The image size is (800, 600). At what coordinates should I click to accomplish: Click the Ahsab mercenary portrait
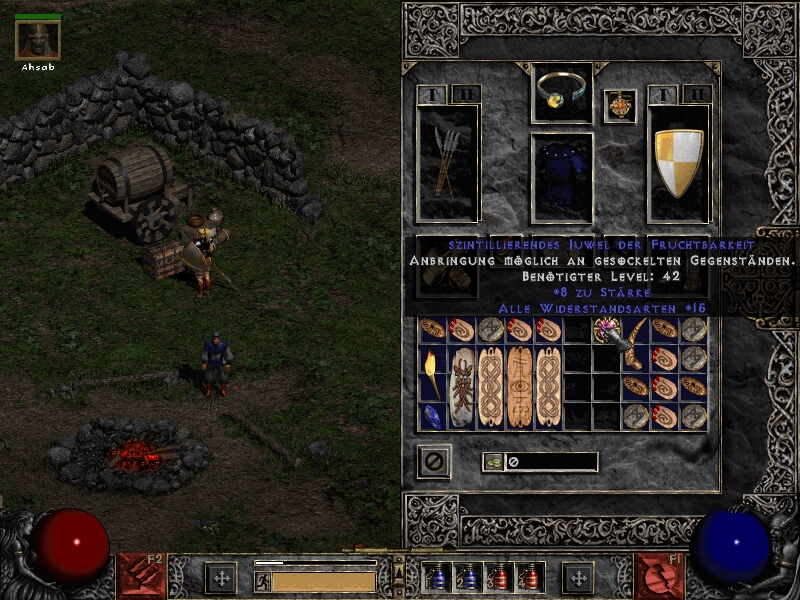(x=38, y=39)
